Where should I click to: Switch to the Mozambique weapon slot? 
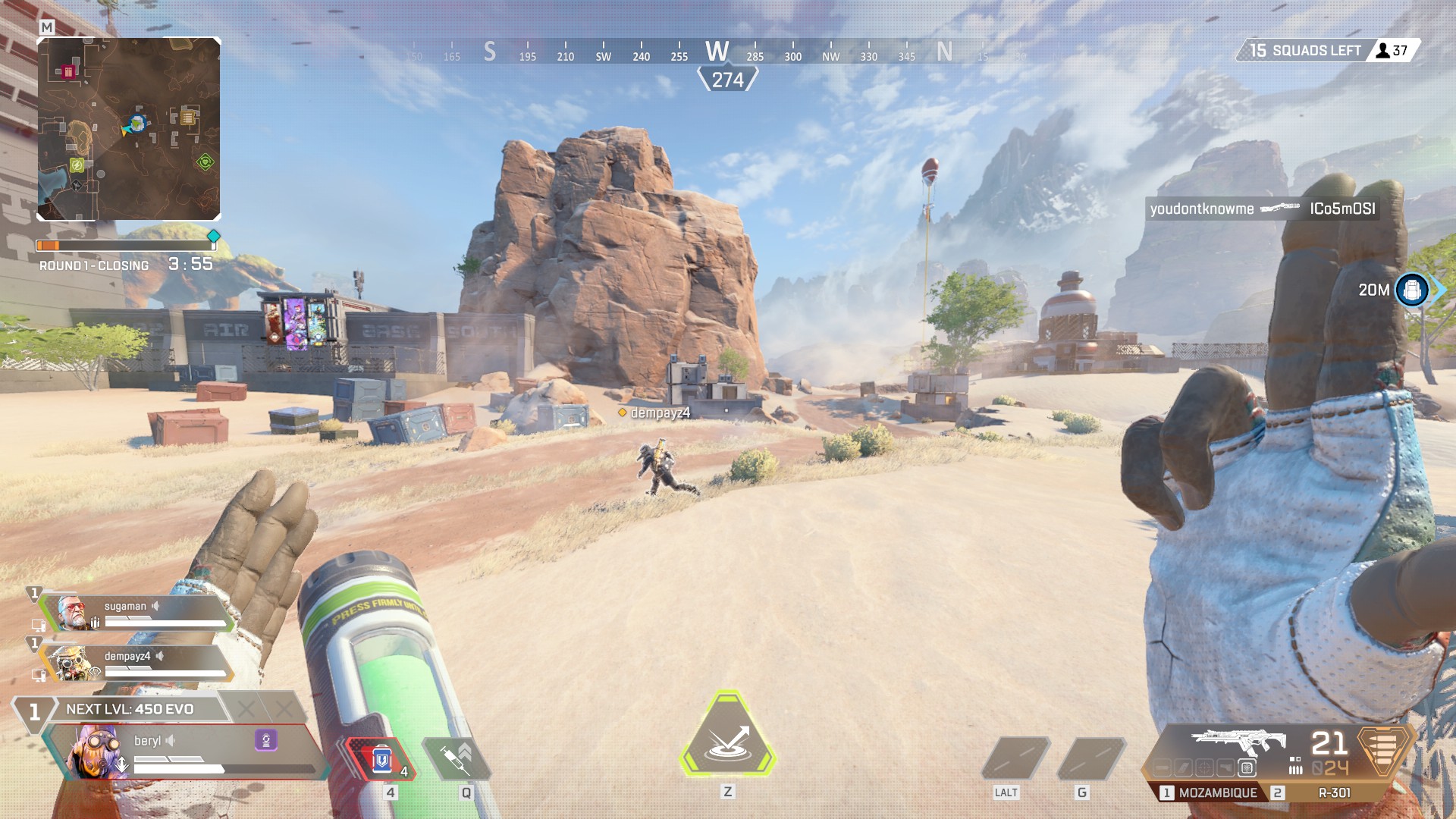[1209, 792]
